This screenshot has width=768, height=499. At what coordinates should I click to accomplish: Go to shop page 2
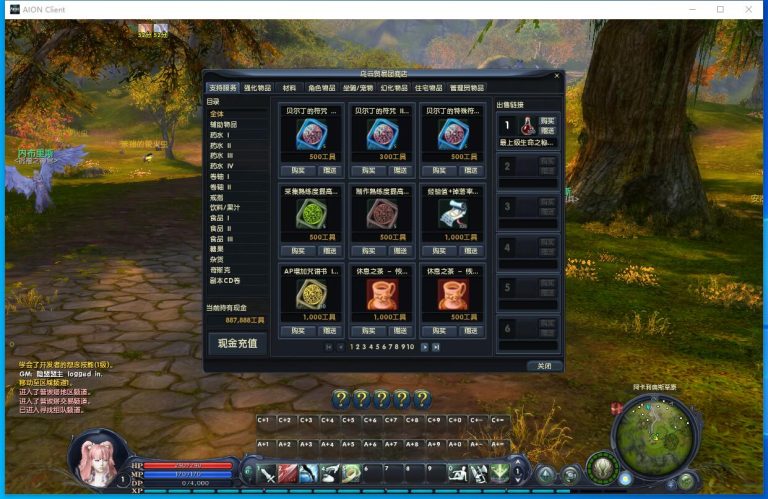356,347
